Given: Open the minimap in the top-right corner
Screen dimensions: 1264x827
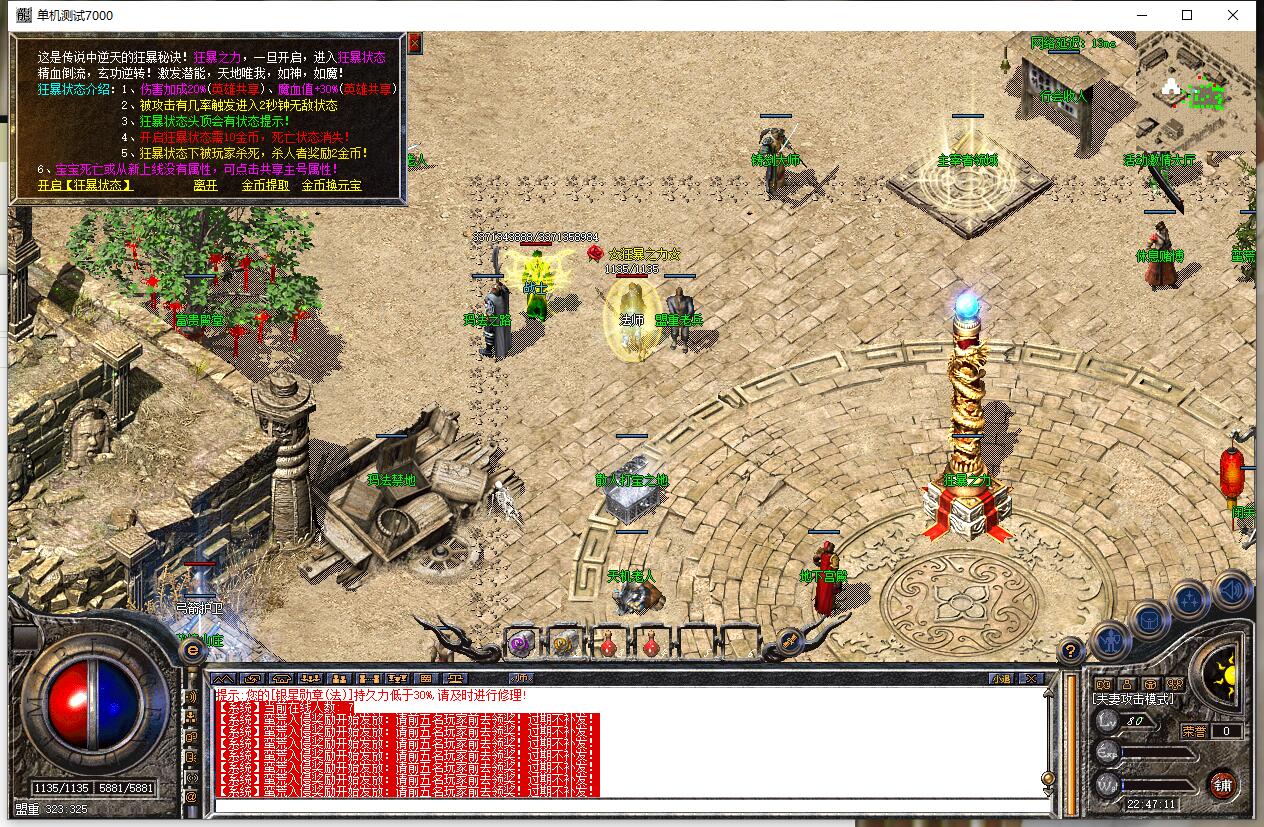Looking at the screenshot, I should tap(1195, 92).
